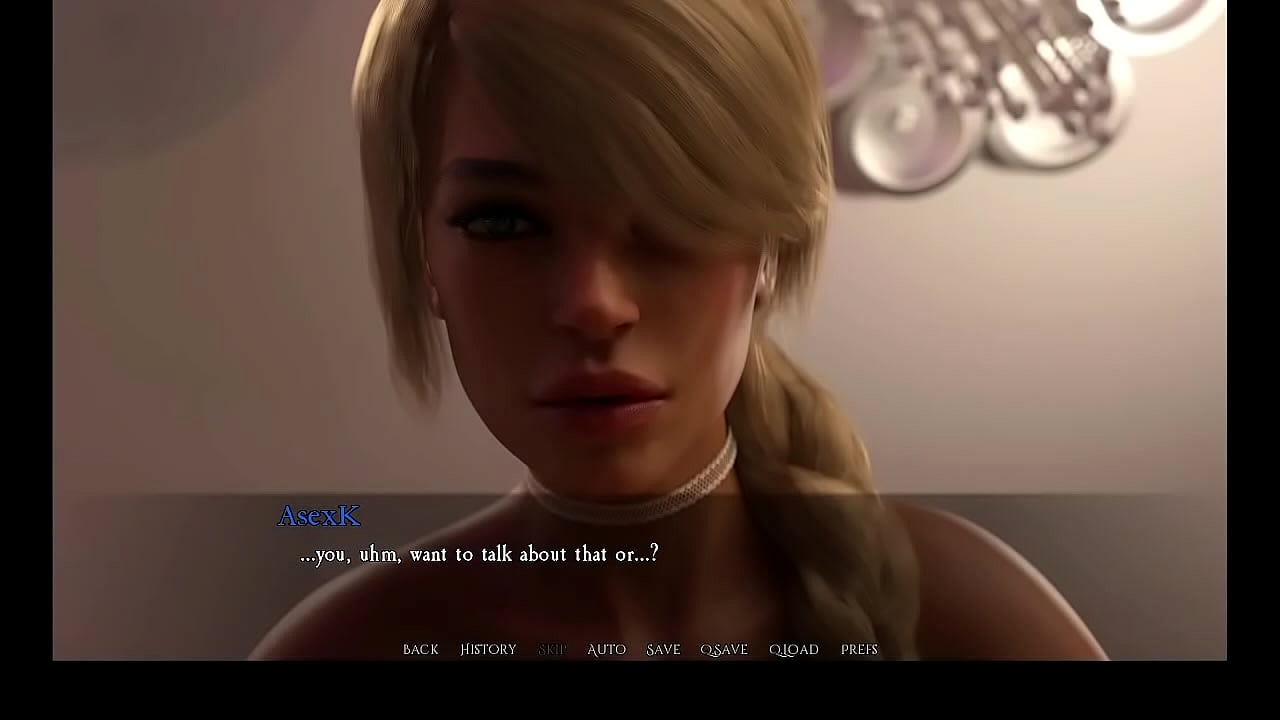Select the speaker name AsexK
Image resolution: width=1280 pixels, height=720 pixels.
319,516
